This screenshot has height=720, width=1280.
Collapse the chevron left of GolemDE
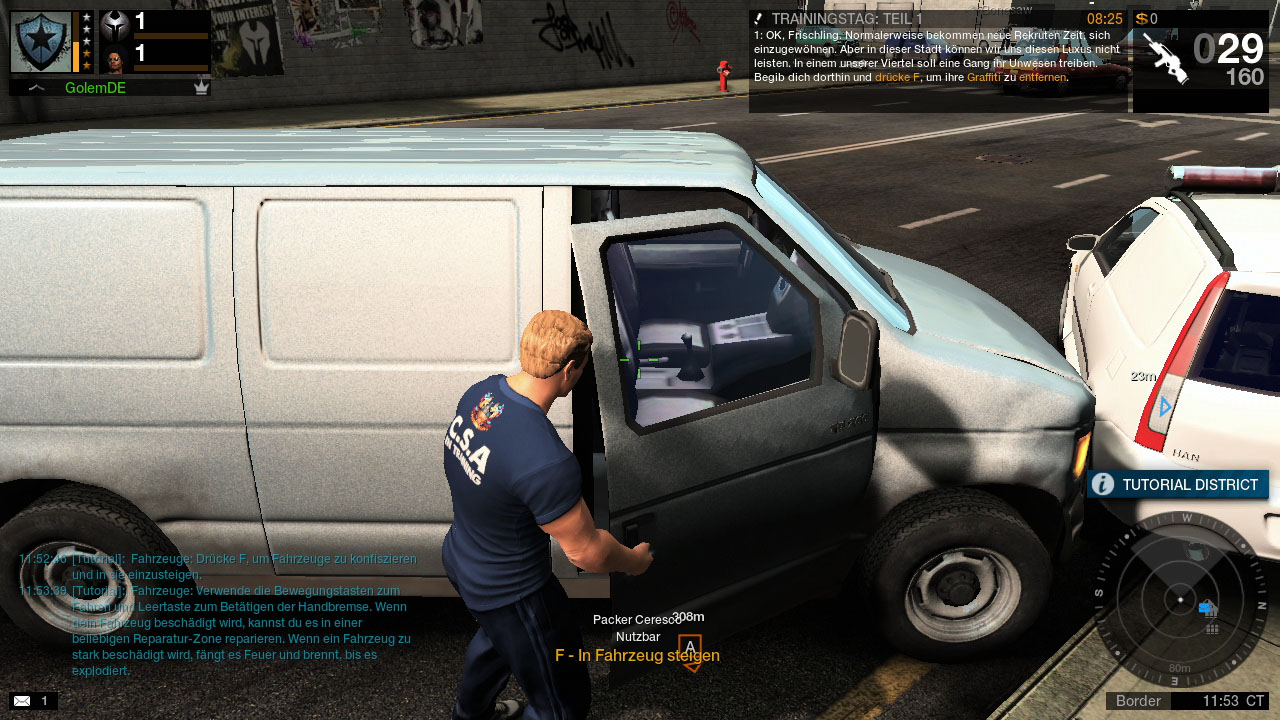(x=37, y=87)
